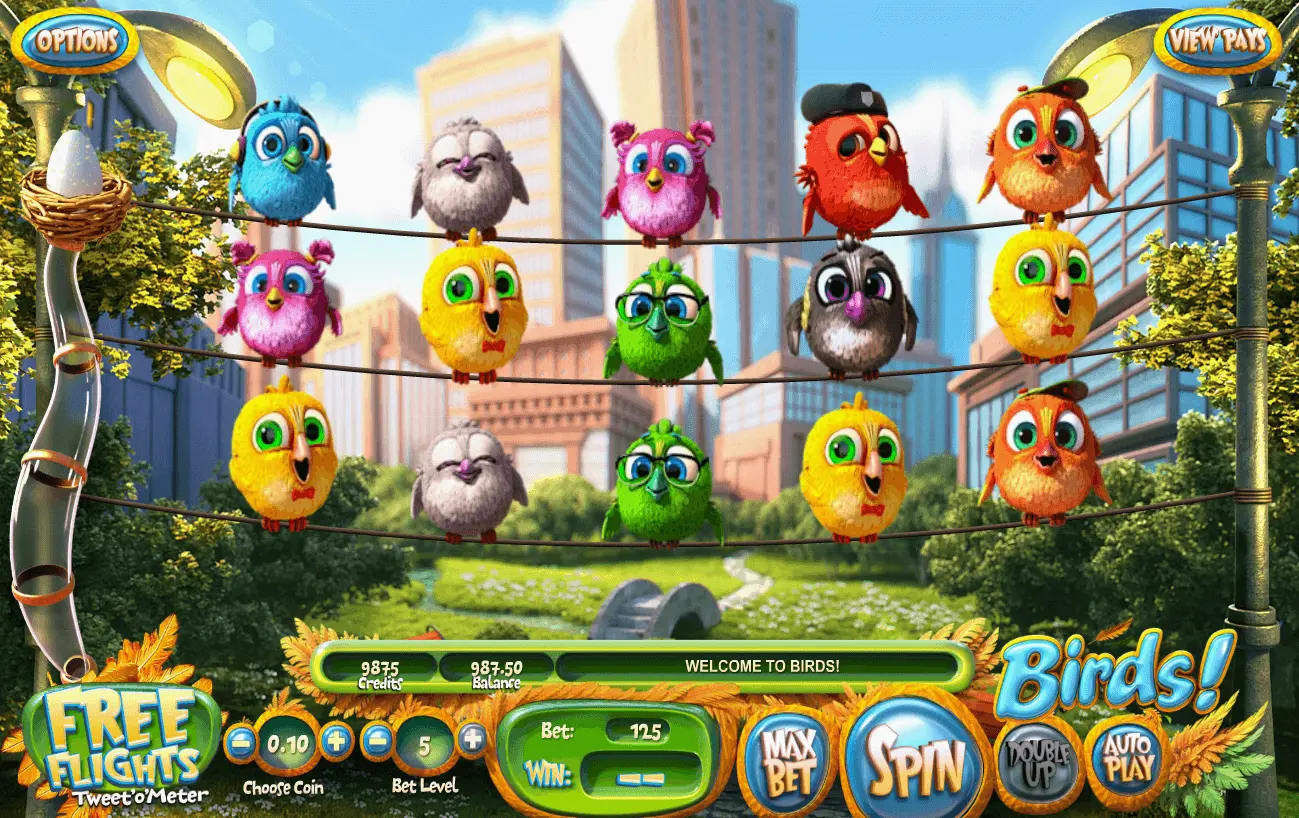Activate the Max Bet button
Viewport: 1299px width, 818px height.
(x=788, y=763)
